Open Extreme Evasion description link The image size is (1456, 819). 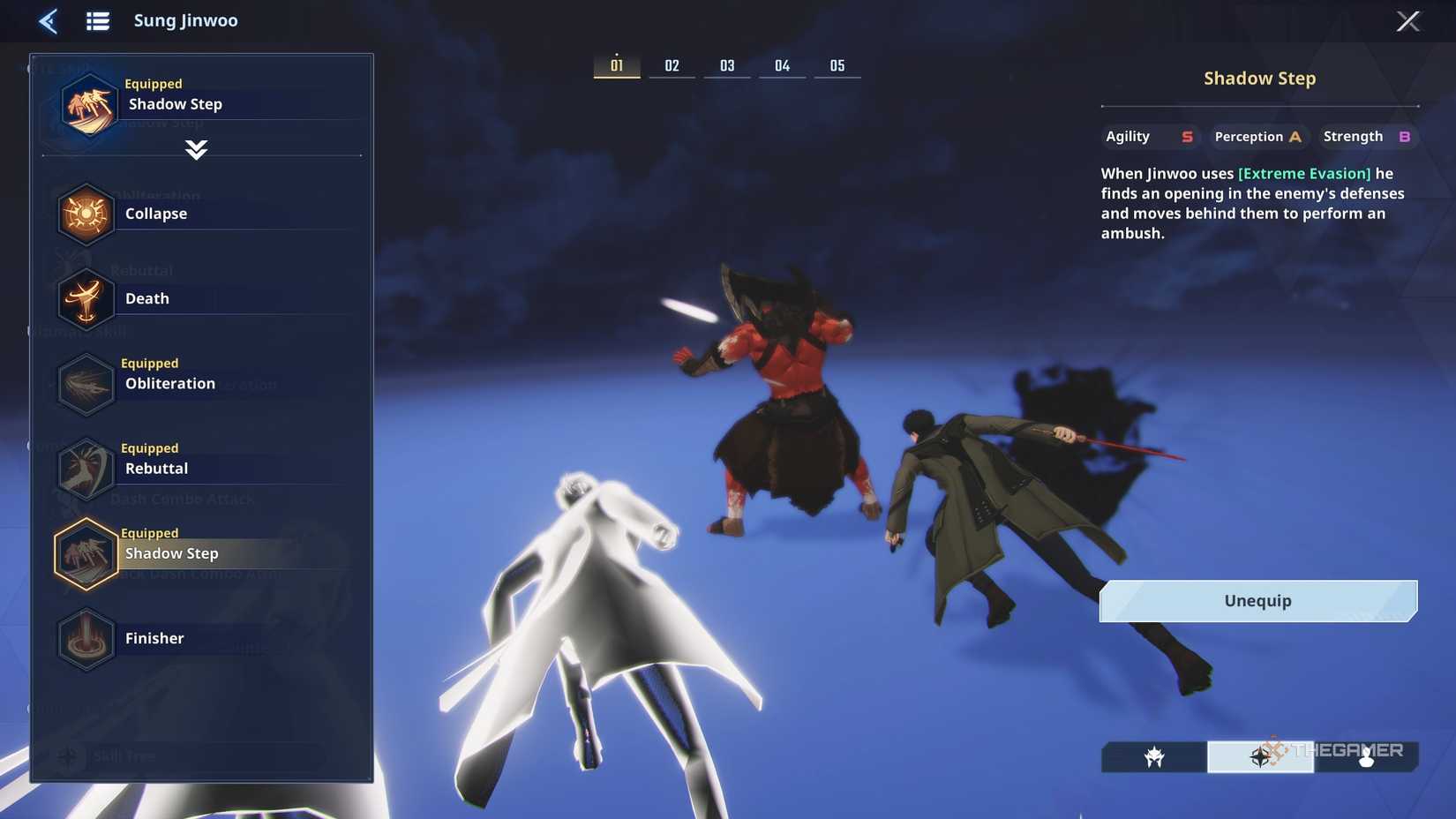point(1305,173)
